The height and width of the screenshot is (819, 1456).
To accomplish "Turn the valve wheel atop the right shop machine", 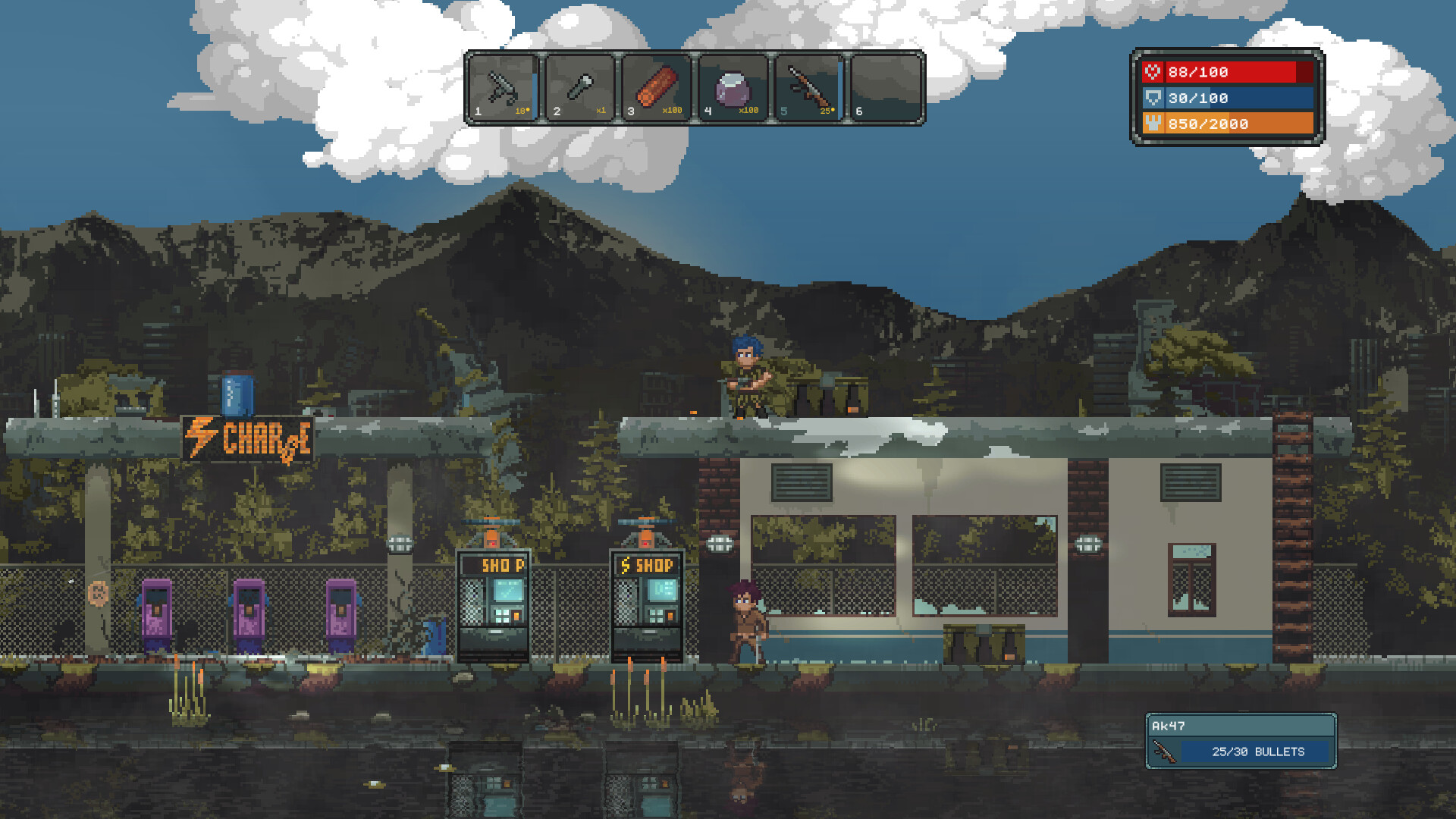I will pos(643,521).
